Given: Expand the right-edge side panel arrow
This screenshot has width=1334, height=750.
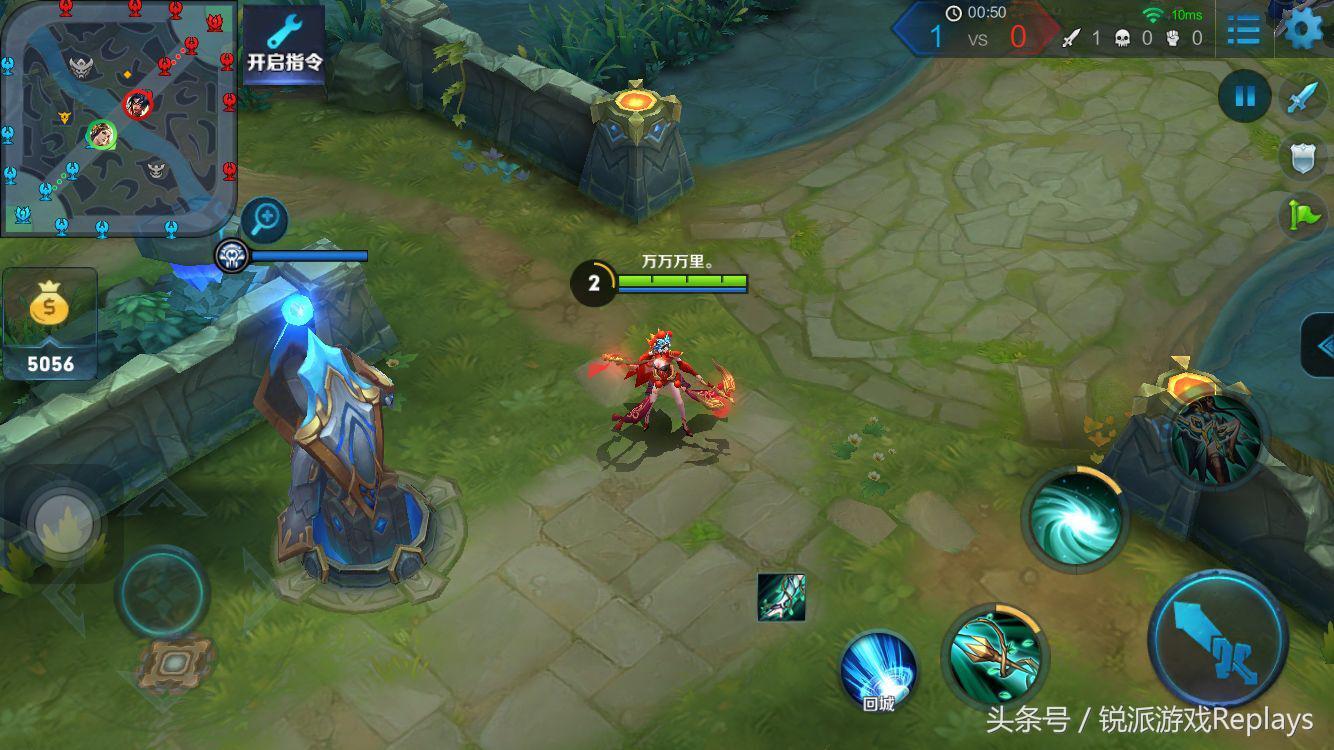Looking at the screenshot, I should pyautogui.click(x=1320, y=345).
